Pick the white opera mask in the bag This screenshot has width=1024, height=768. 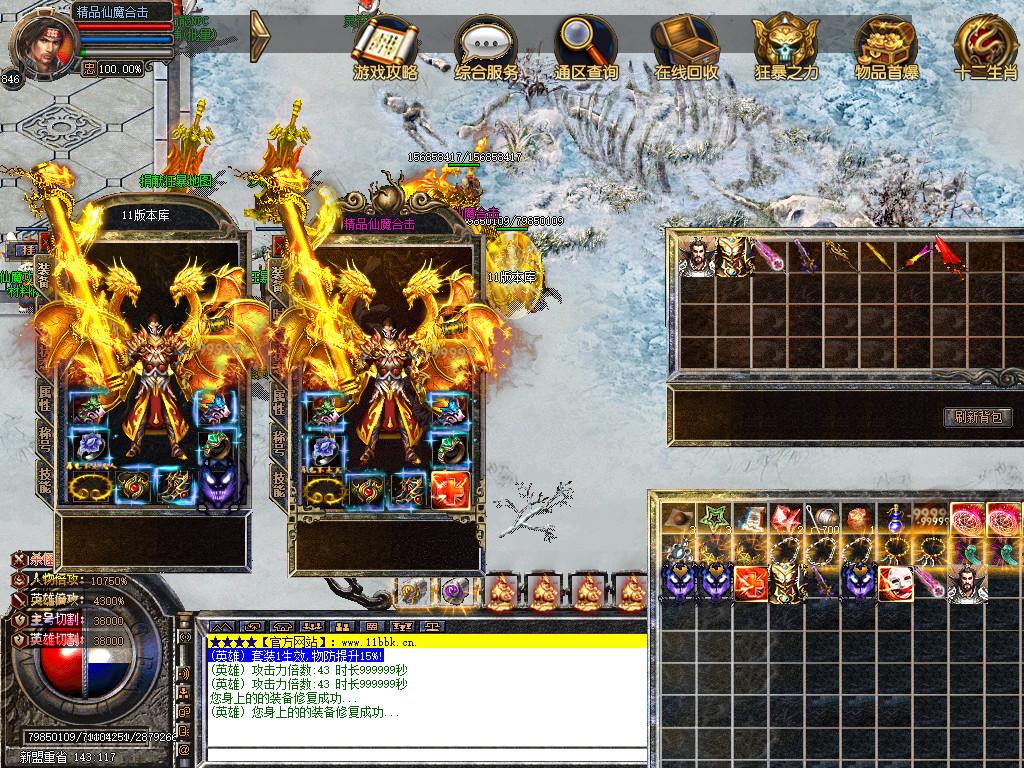click(895, 583)
